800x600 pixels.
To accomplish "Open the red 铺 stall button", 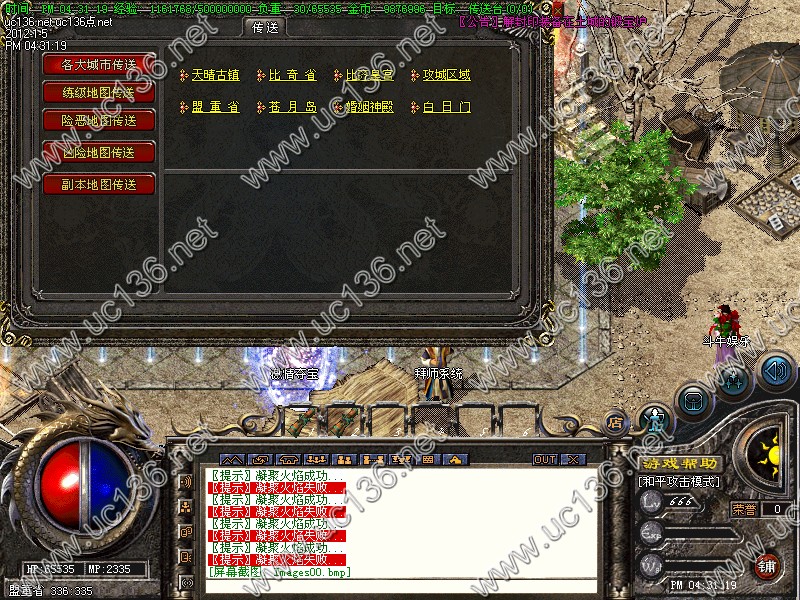I will (767, 566).
